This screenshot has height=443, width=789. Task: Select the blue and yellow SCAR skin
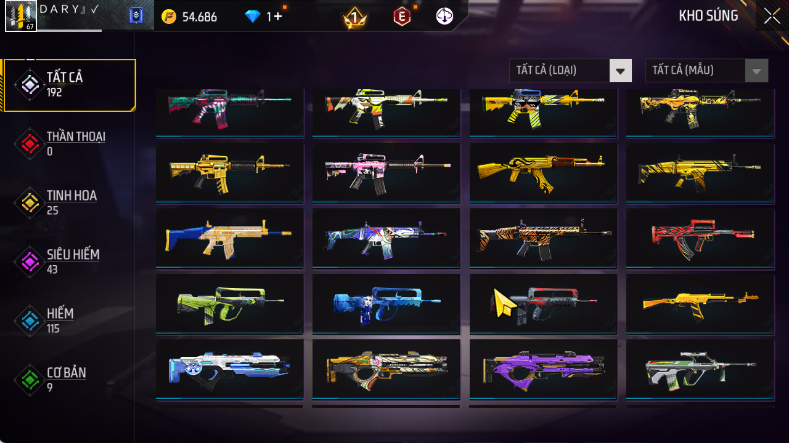coord(229,236)
